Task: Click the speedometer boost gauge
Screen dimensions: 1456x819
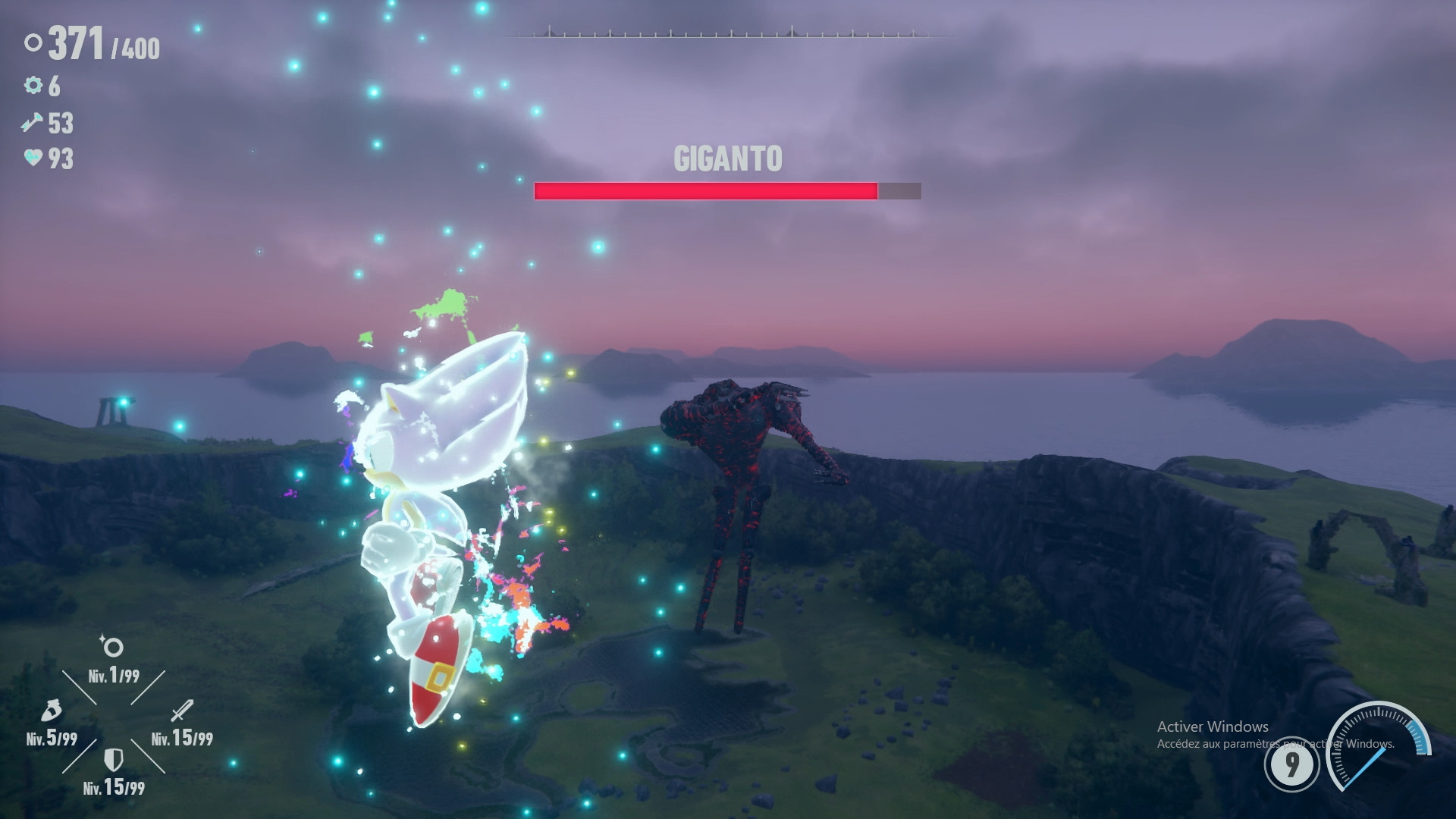Action: coord(1379,747)
